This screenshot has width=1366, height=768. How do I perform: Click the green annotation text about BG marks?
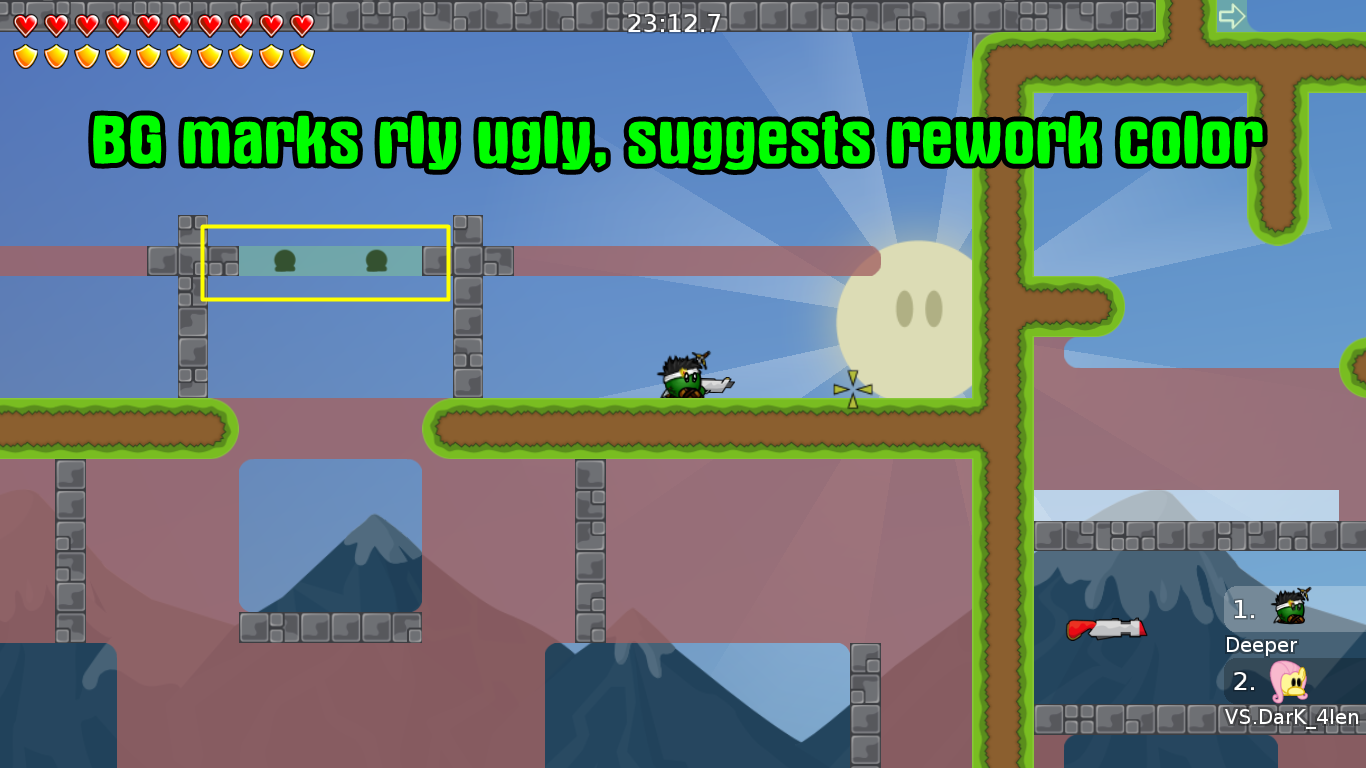675,140
